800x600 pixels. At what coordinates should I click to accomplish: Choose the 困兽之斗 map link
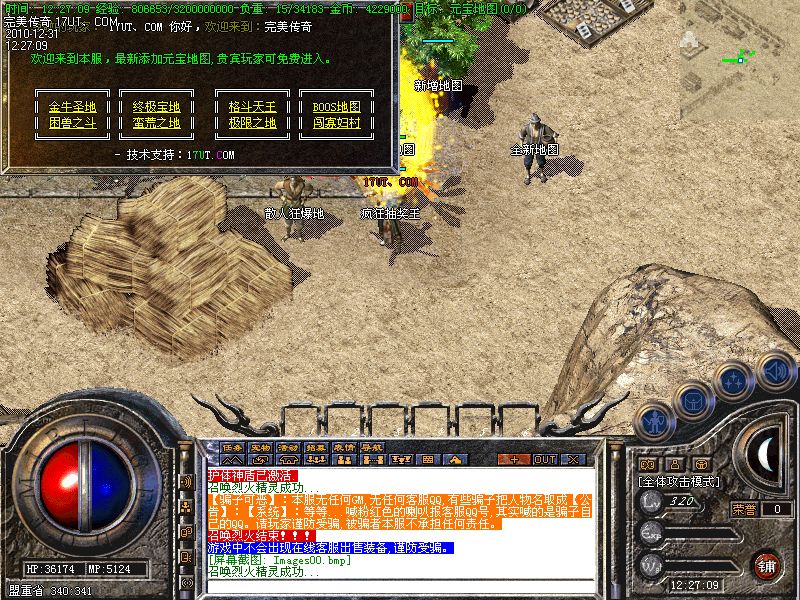pos(72,123)
